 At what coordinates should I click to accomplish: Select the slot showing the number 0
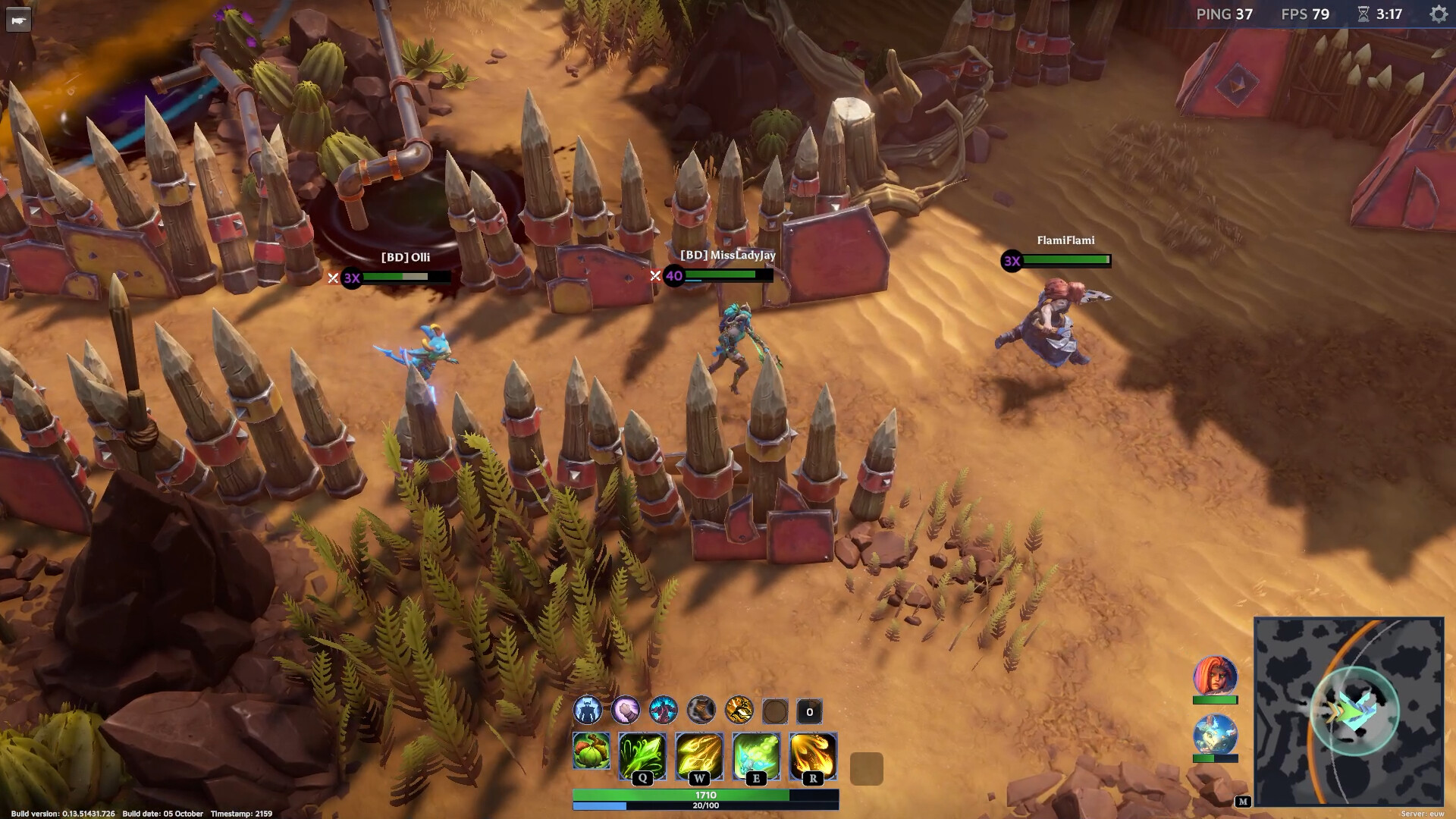click(809, 711)
